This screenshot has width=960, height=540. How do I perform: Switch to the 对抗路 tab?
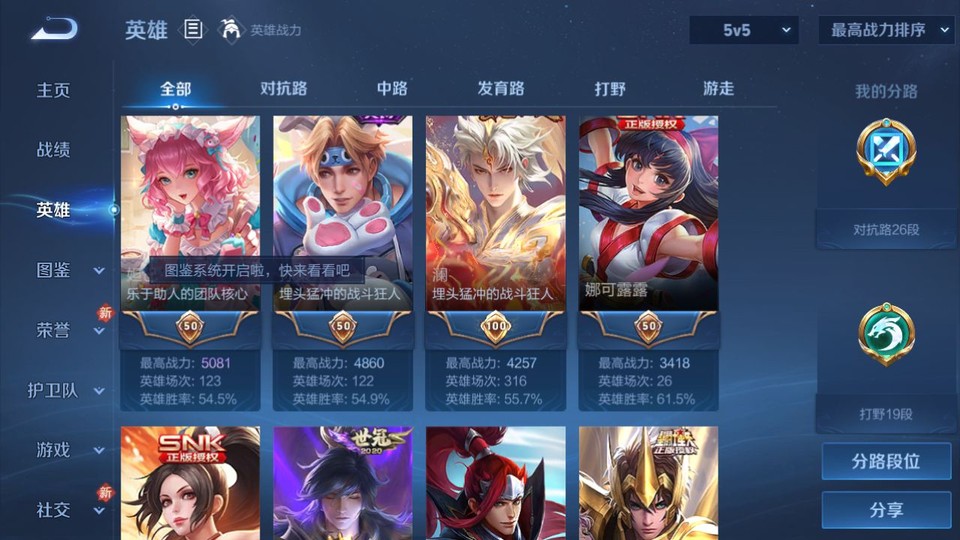(x=283, y=88)
